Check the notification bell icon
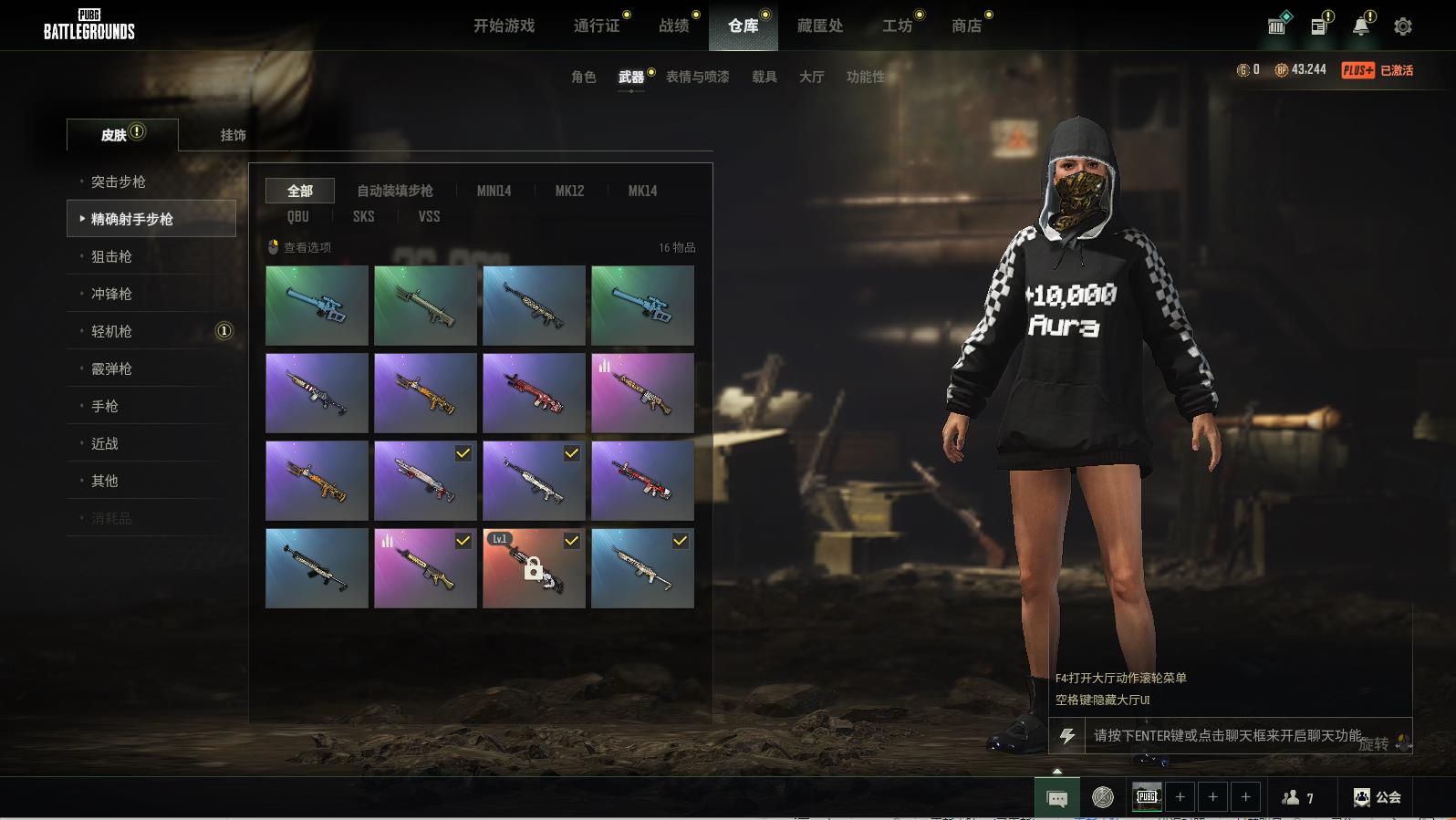This screenshot has height=820, width=1456. point(1360,26)
